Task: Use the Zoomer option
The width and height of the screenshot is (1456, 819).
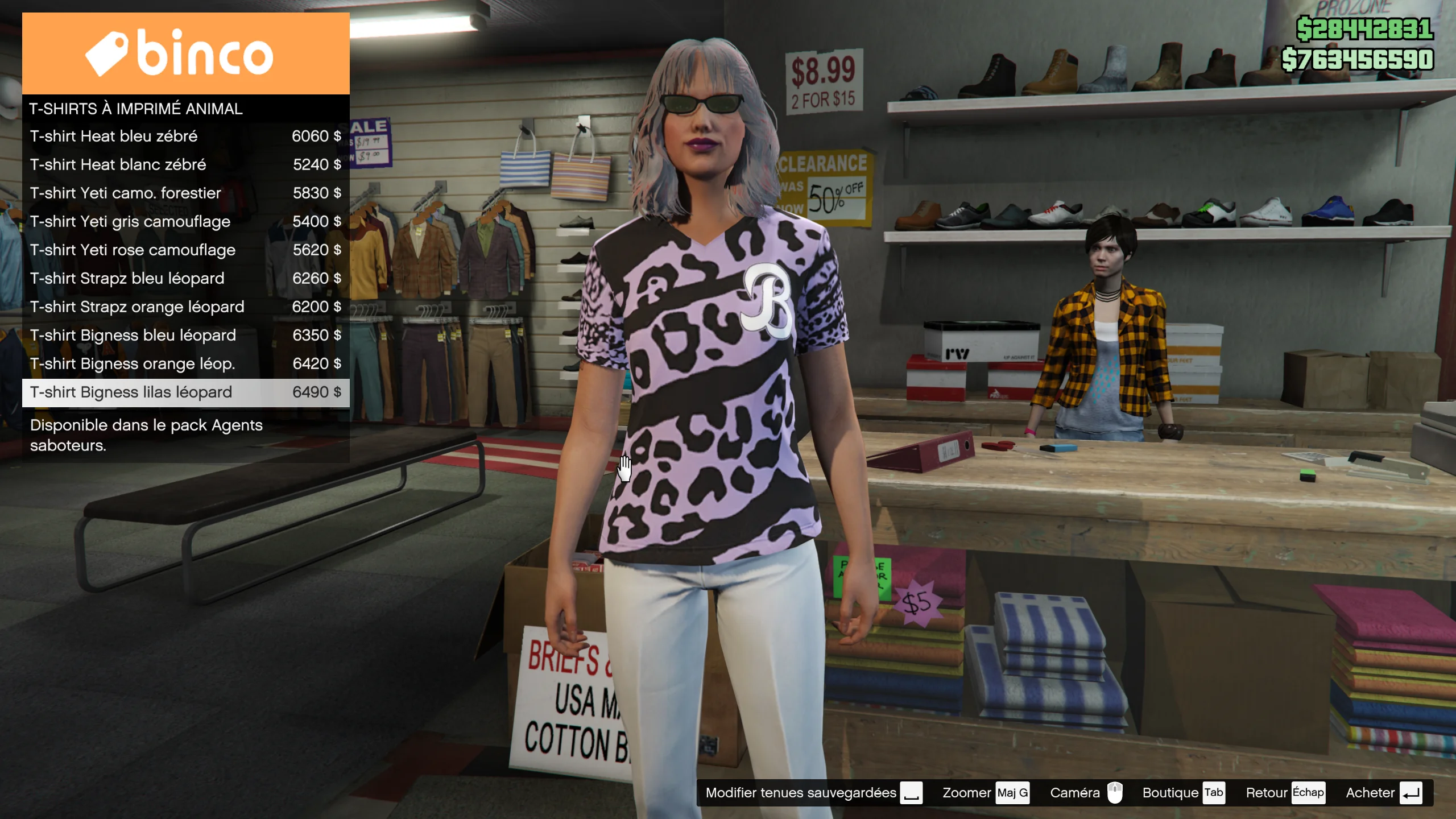Action: [x=985, y=793]
